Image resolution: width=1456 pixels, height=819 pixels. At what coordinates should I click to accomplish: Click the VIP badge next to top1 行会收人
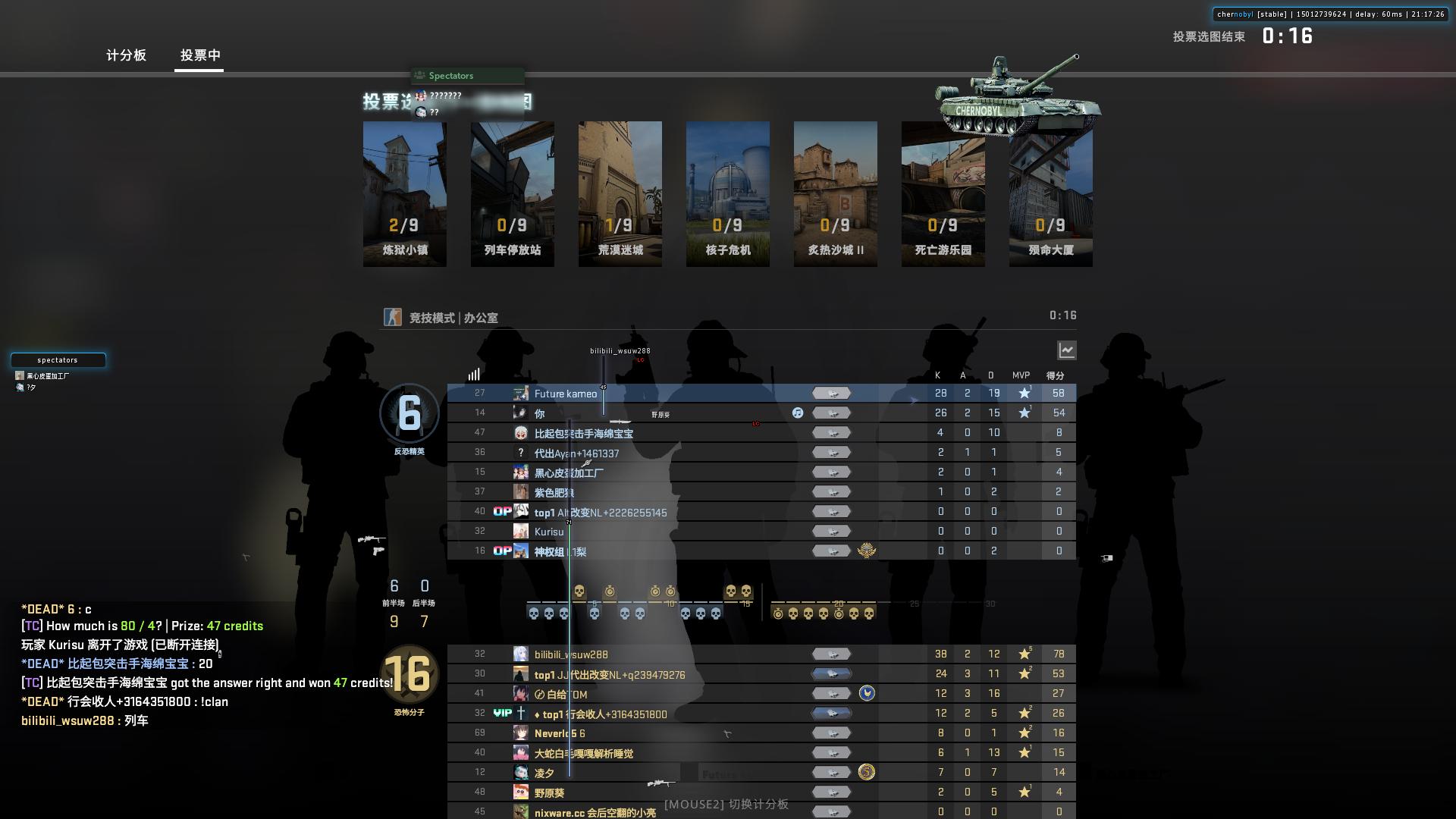(503, 713)
